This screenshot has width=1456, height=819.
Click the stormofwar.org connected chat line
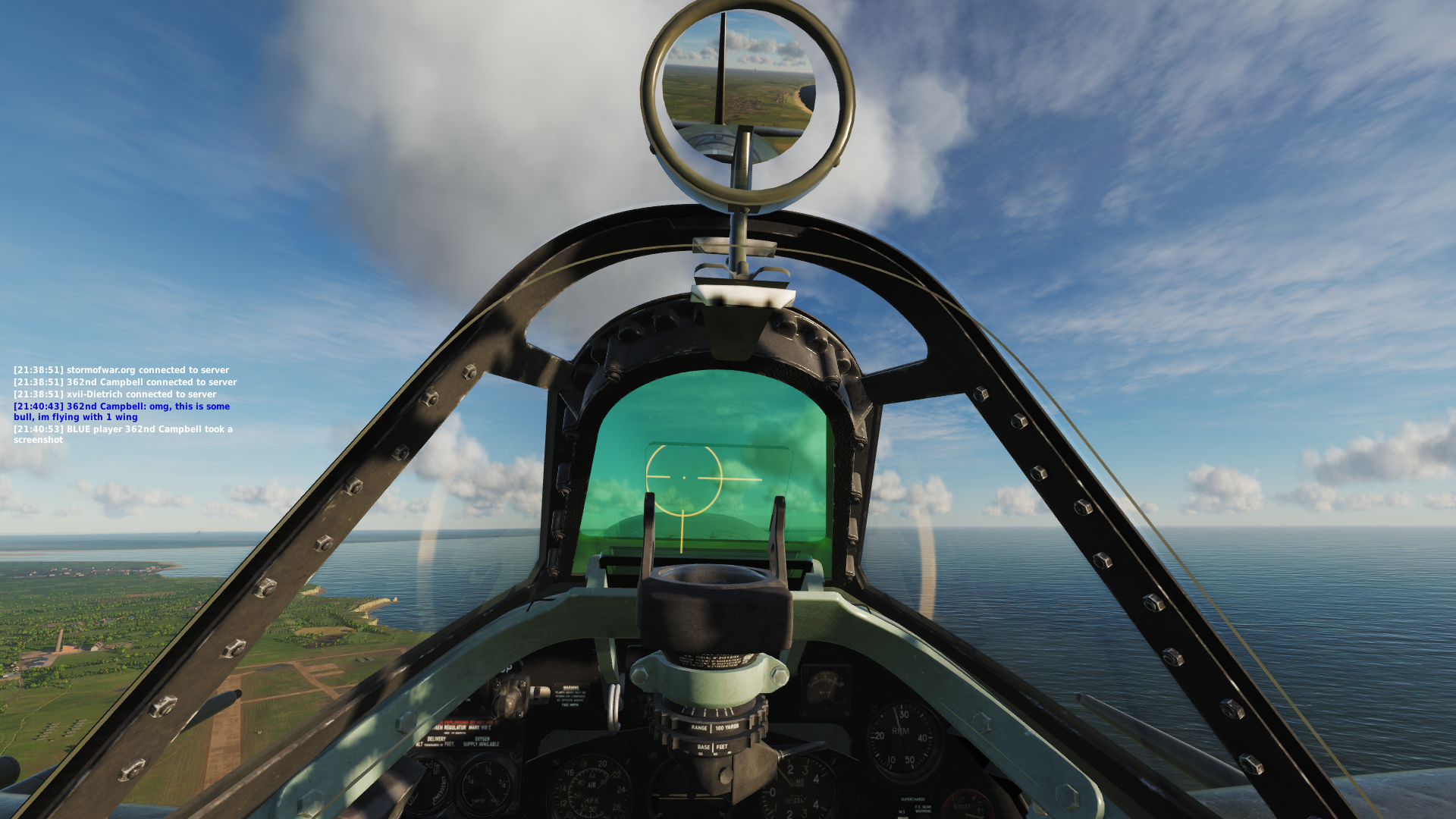[x=121, y=370]
